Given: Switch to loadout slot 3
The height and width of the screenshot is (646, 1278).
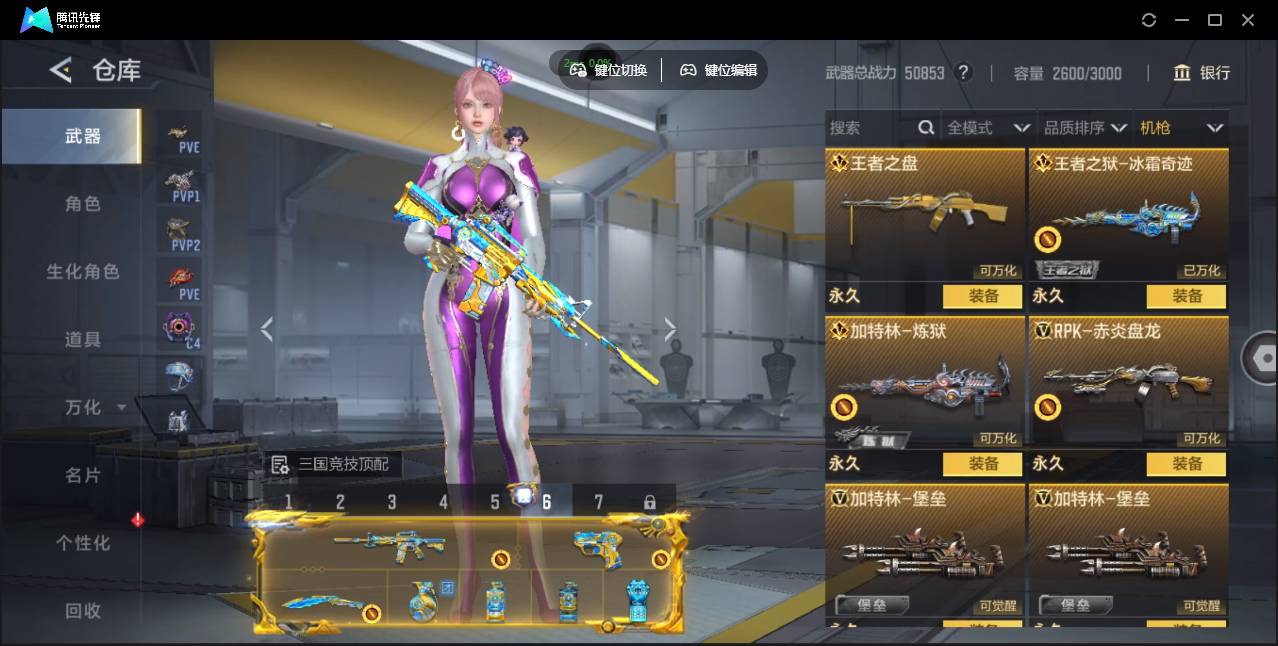Looking at the screenshot, I should [x=392, y=502].
